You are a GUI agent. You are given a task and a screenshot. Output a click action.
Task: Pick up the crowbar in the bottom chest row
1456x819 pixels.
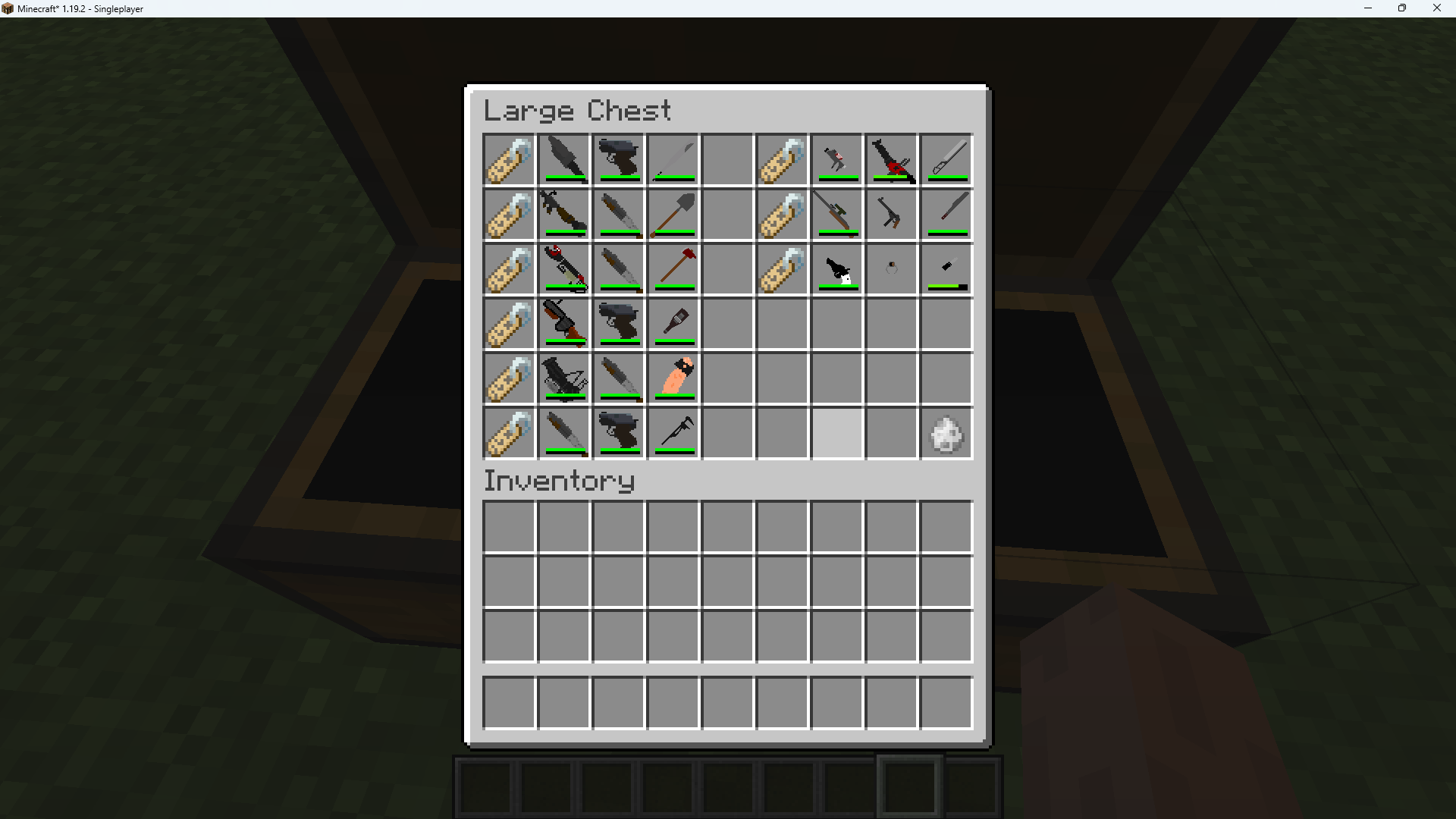673,433
